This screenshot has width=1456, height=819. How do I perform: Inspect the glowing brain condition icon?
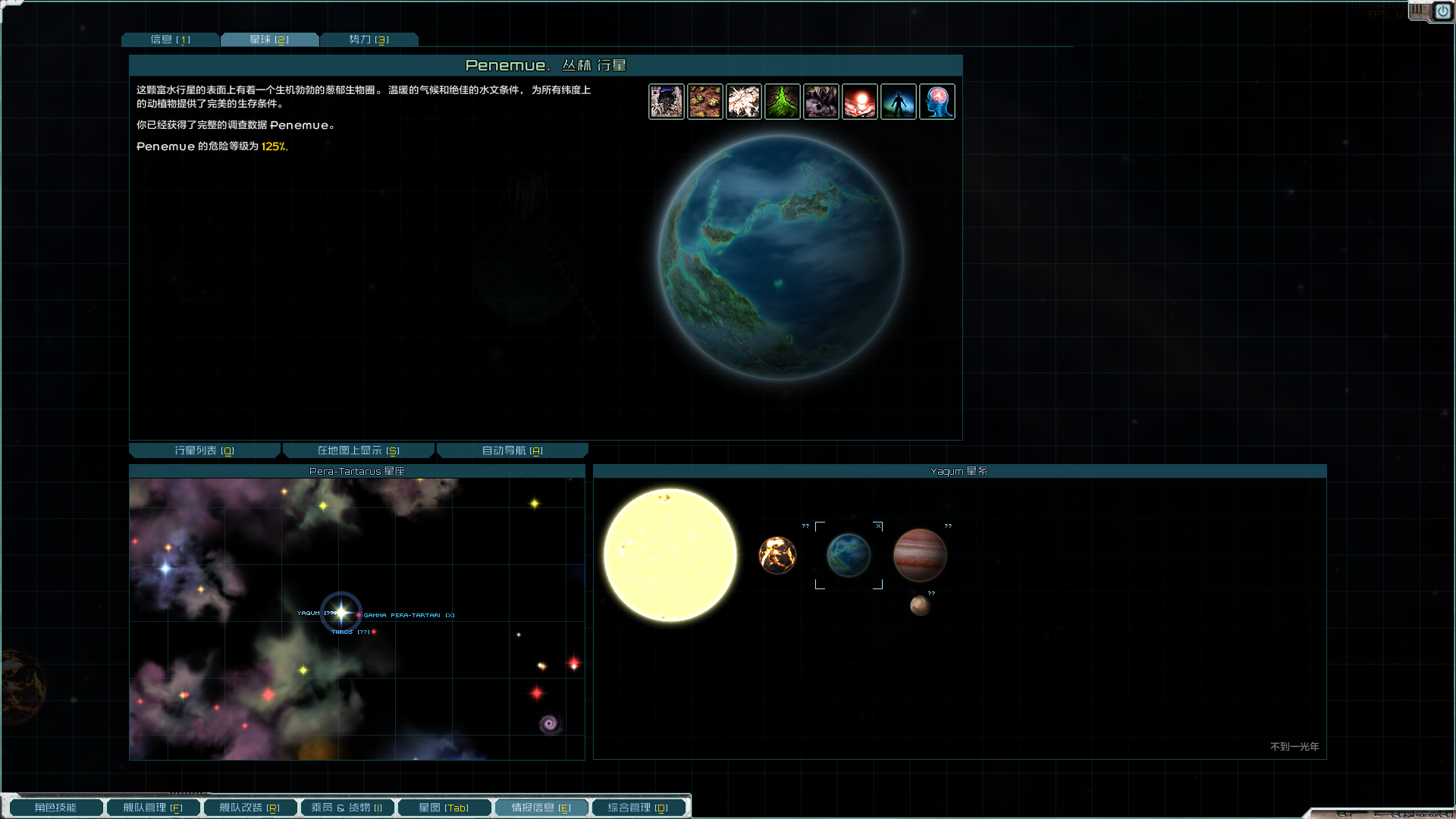(x=937, y=102)
